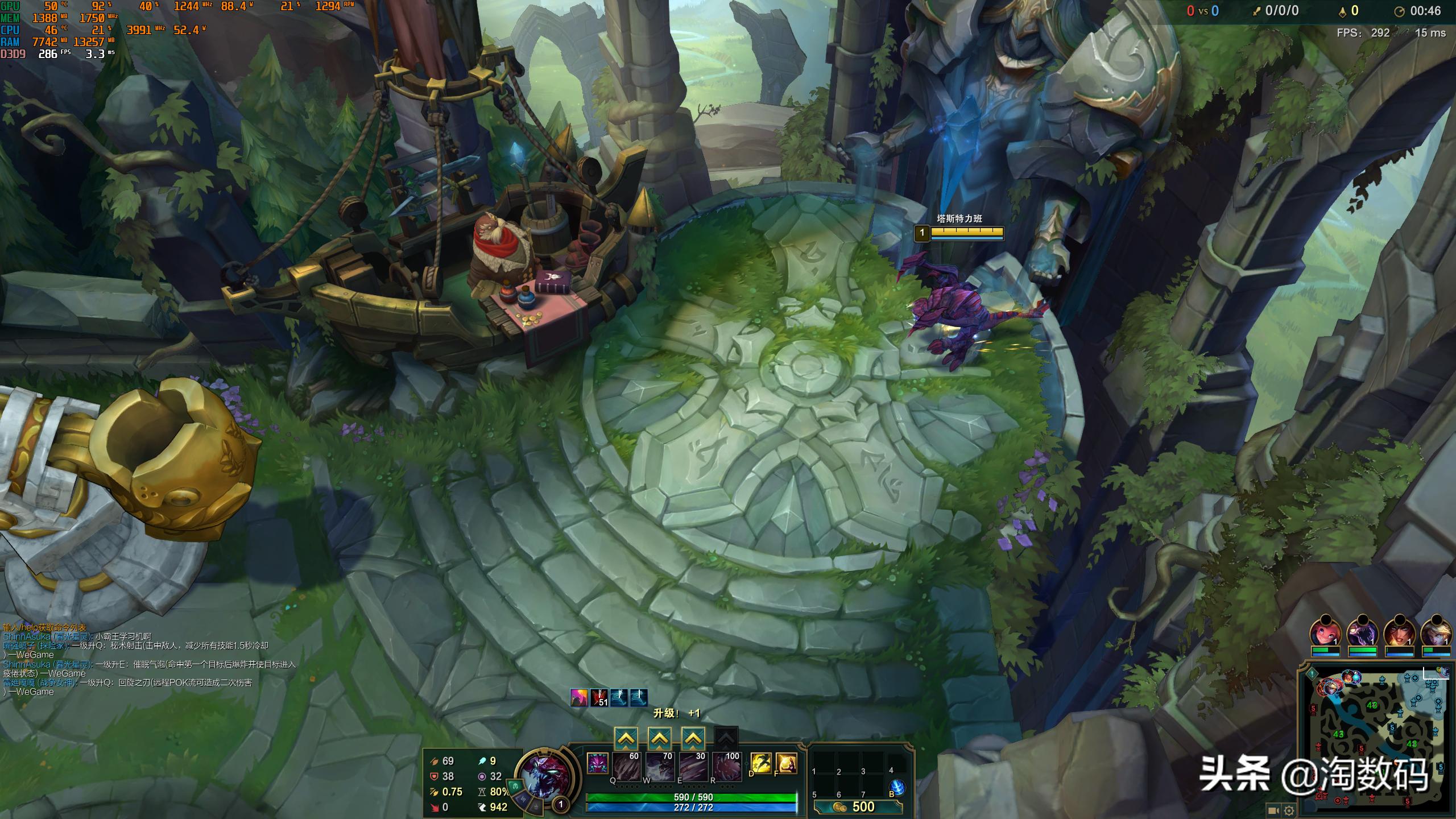Activate the W ability icon
Screen dimensions: 1456x819
[660, 766]
